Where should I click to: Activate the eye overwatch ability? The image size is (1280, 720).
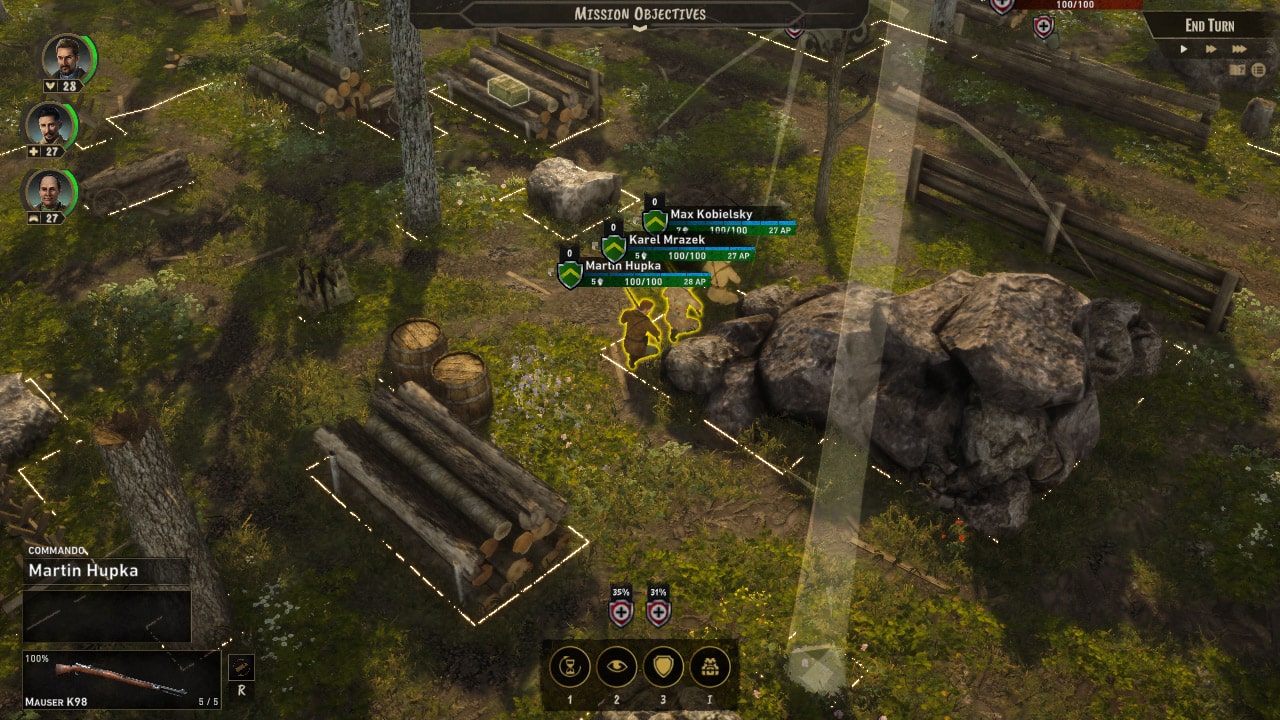click(616, 667)
